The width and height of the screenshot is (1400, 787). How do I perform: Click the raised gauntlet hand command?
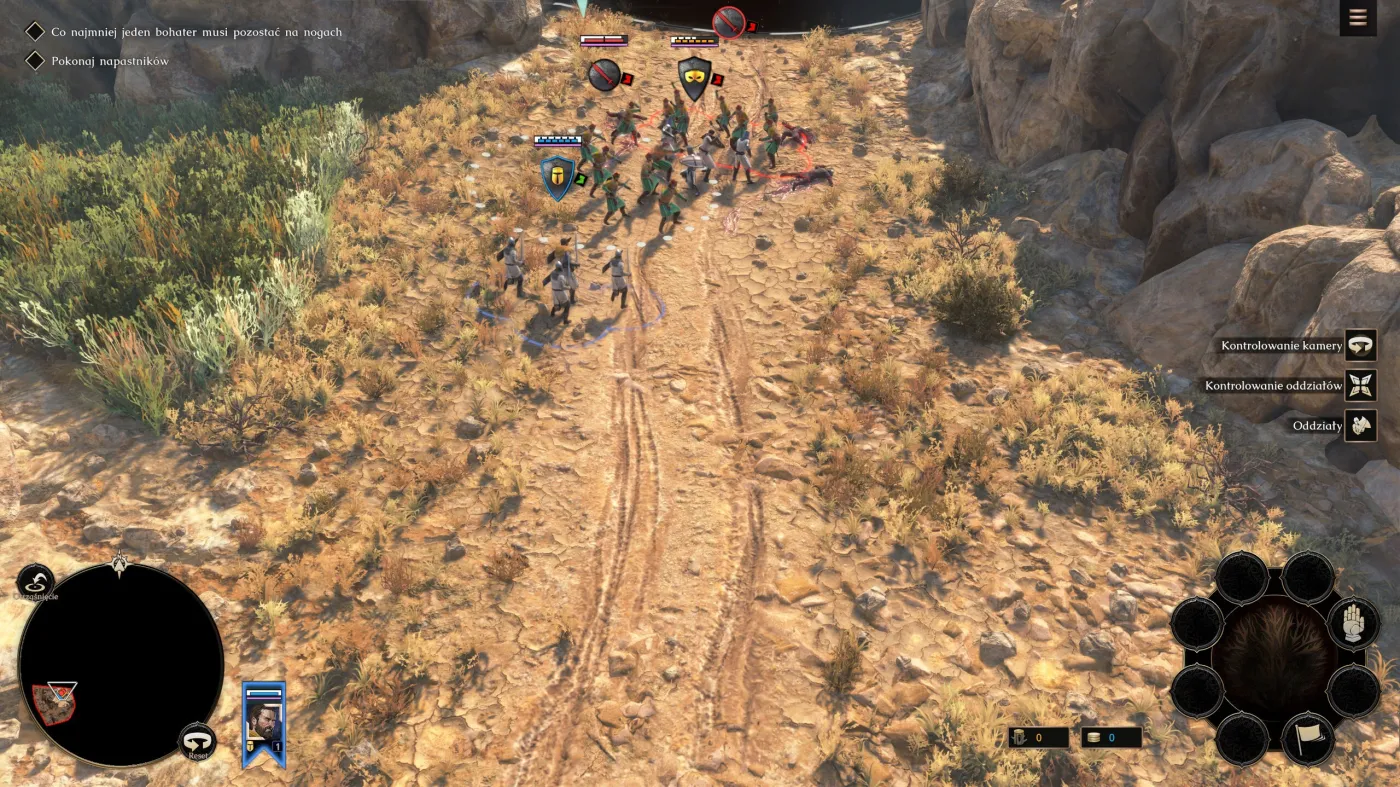pyautogui.click(x=1353, y=623)
